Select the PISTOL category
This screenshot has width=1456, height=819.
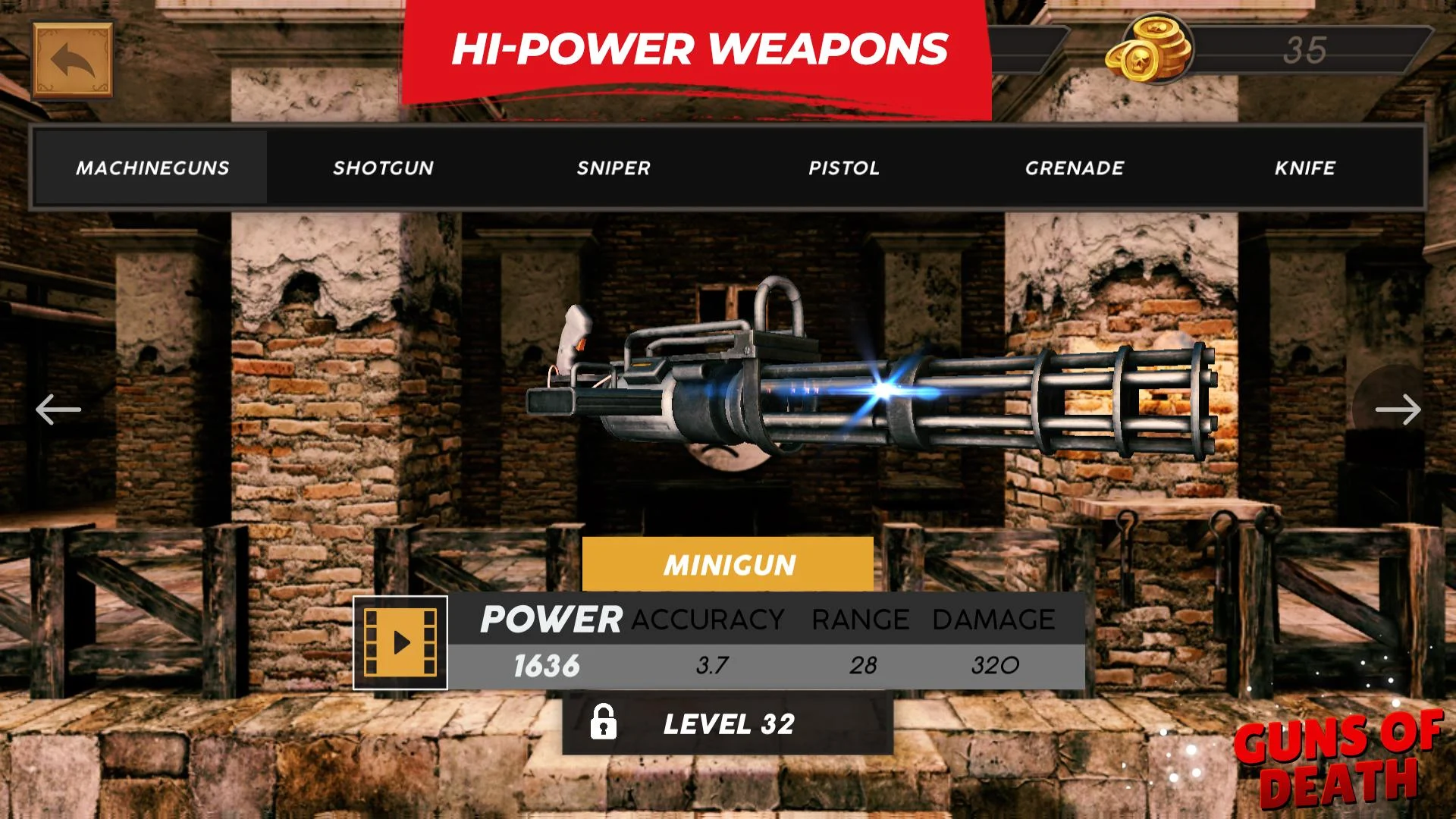pos(844,168)
